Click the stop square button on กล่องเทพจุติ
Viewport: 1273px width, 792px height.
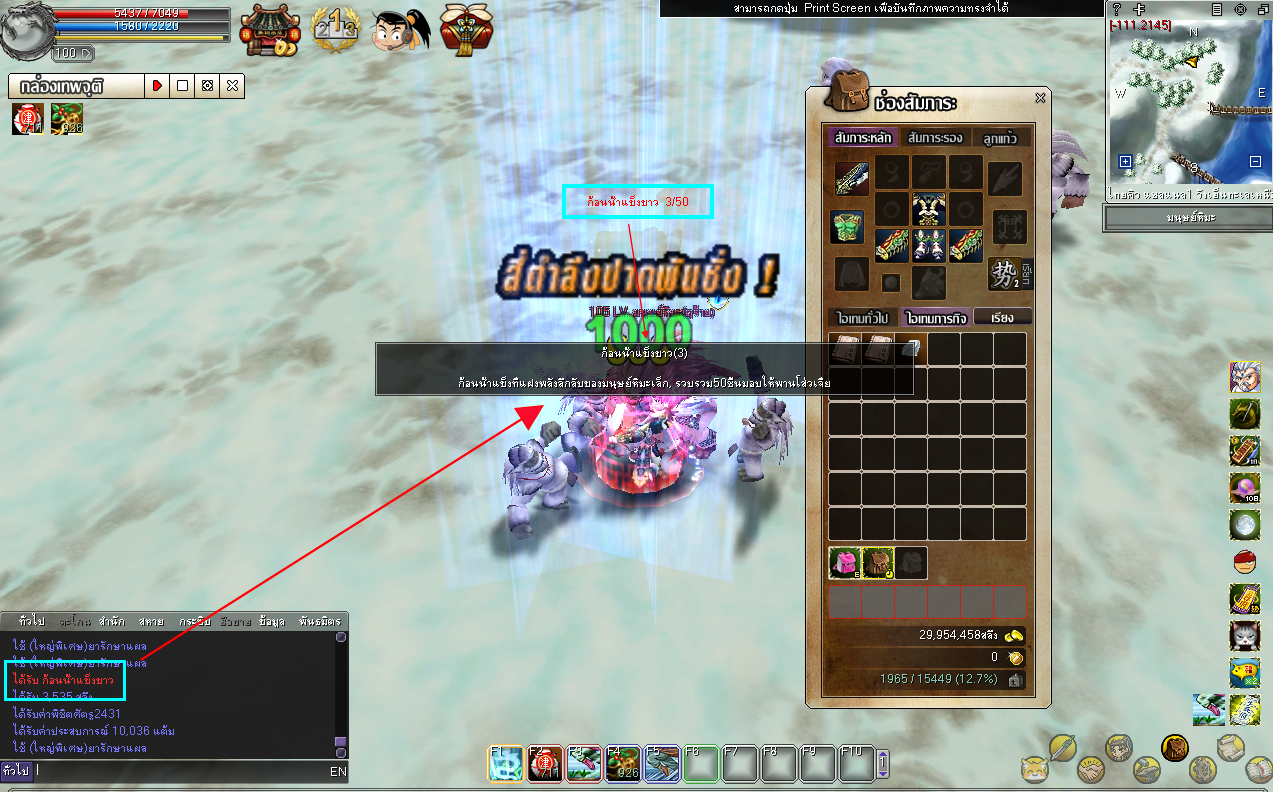[x=182, y=86]
